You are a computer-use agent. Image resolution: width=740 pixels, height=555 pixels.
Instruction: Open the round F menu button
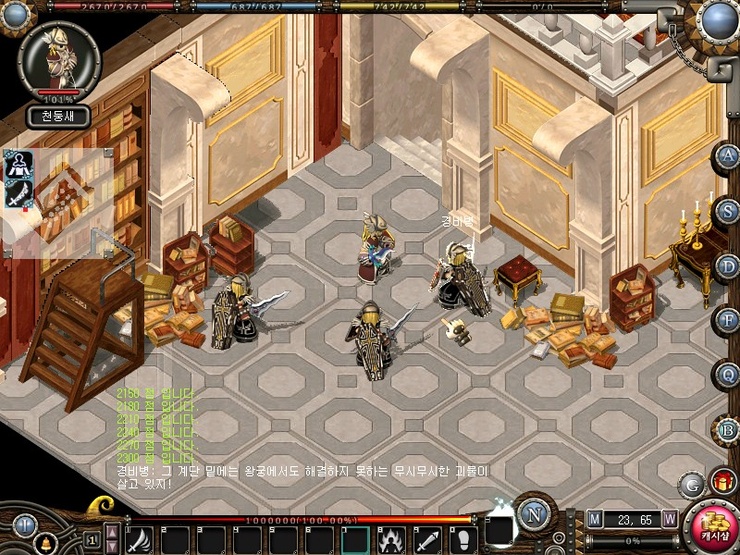point(727,320)
